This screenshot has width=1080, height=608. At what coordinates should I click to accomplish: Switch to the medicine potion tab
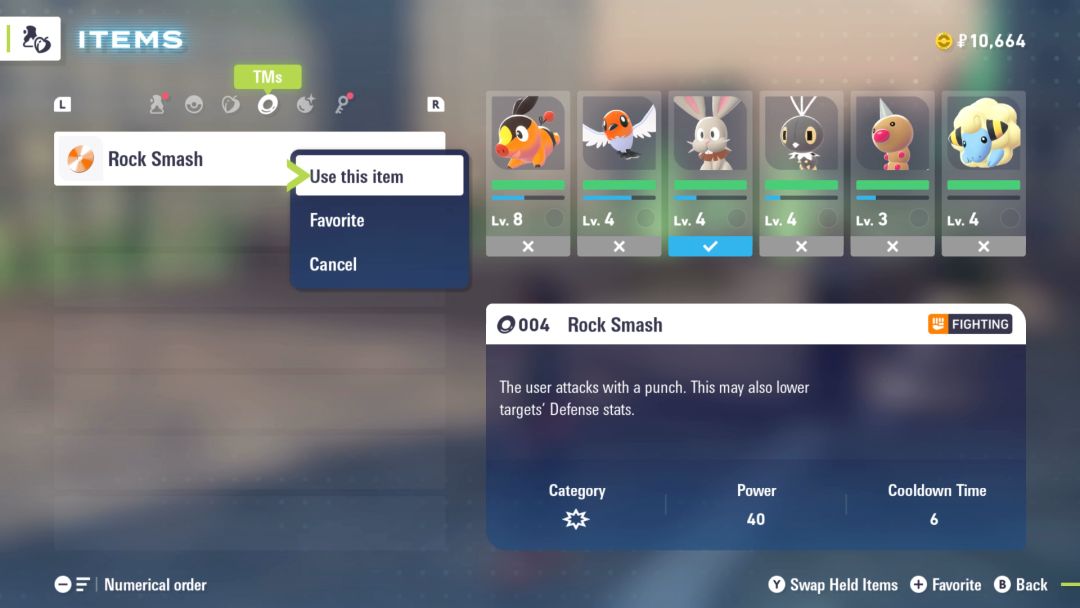(x=157, y=104)
